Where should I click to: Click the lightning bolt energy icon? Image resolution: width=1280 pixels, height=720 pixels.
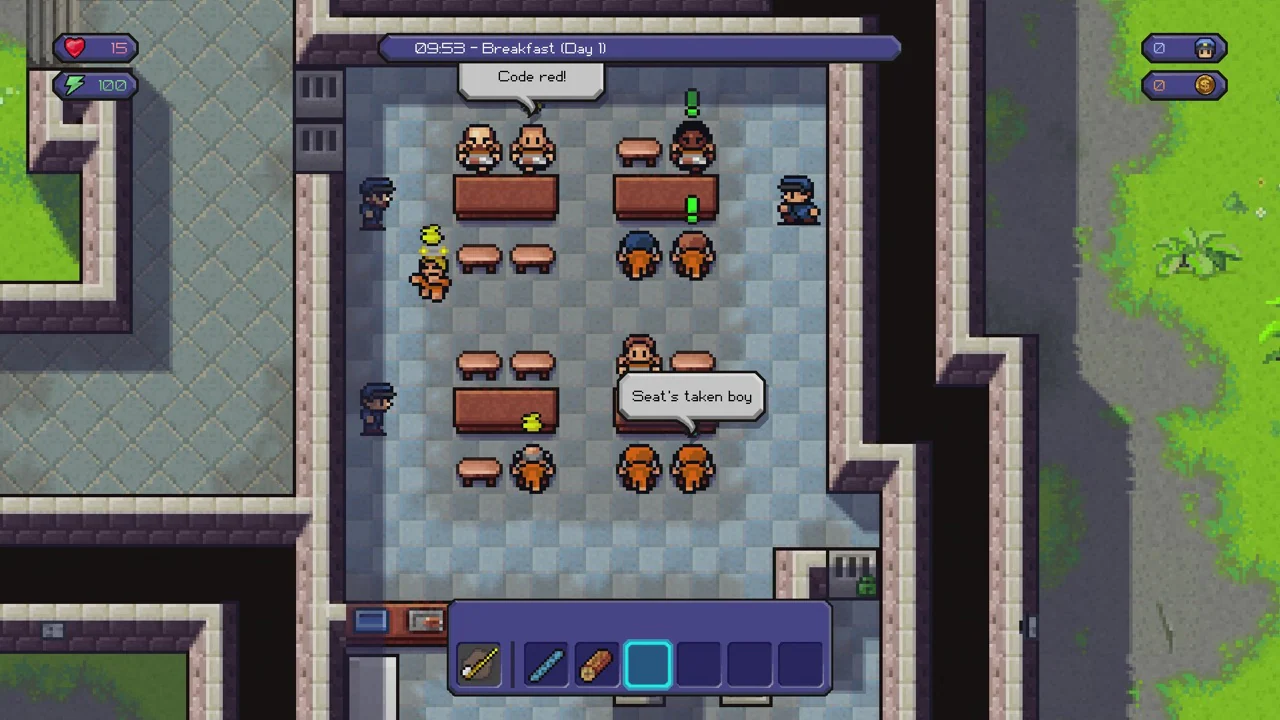click(x=73, y=84)
